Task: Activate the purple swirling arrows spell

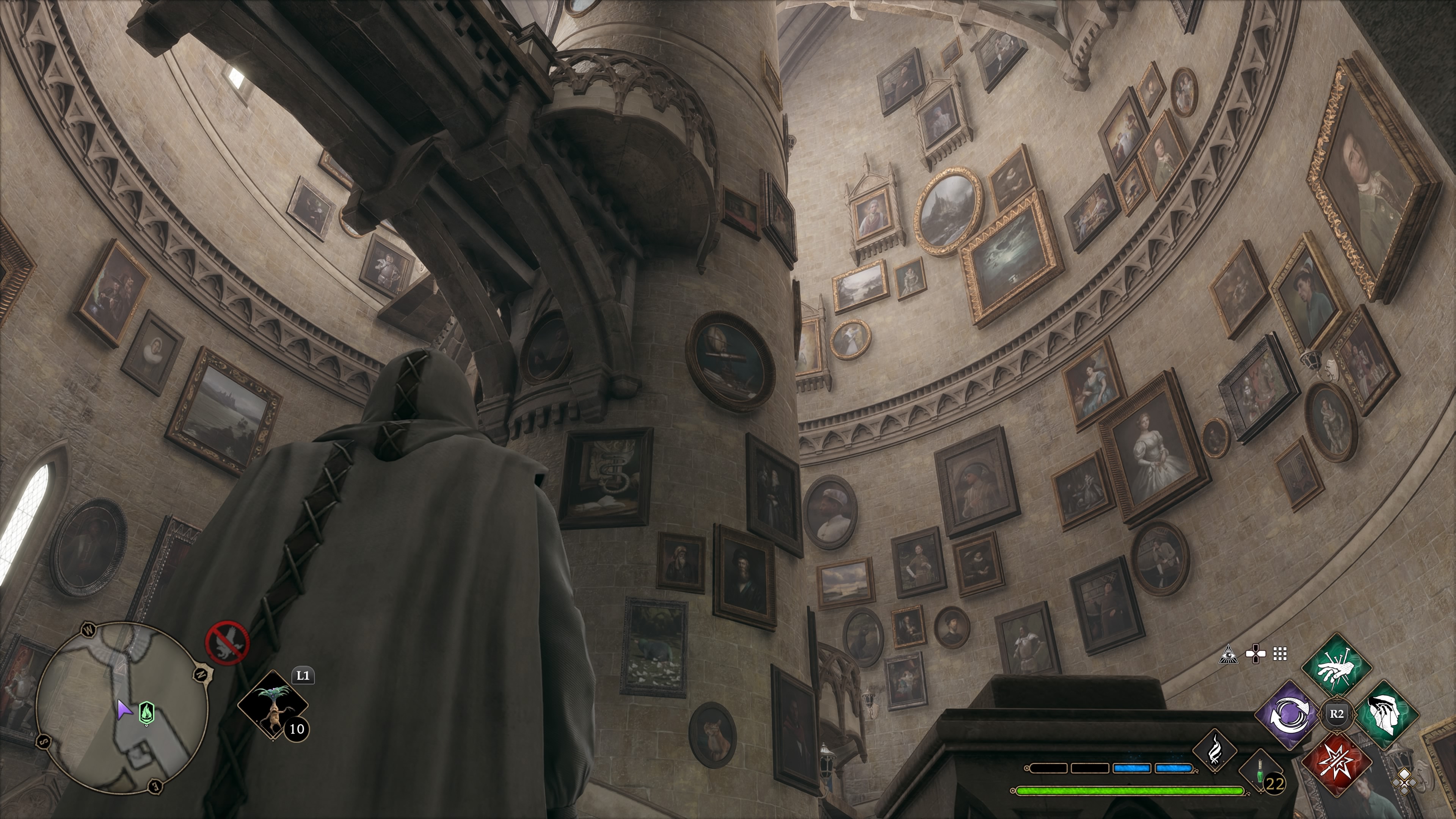Action: [1291, 715]
